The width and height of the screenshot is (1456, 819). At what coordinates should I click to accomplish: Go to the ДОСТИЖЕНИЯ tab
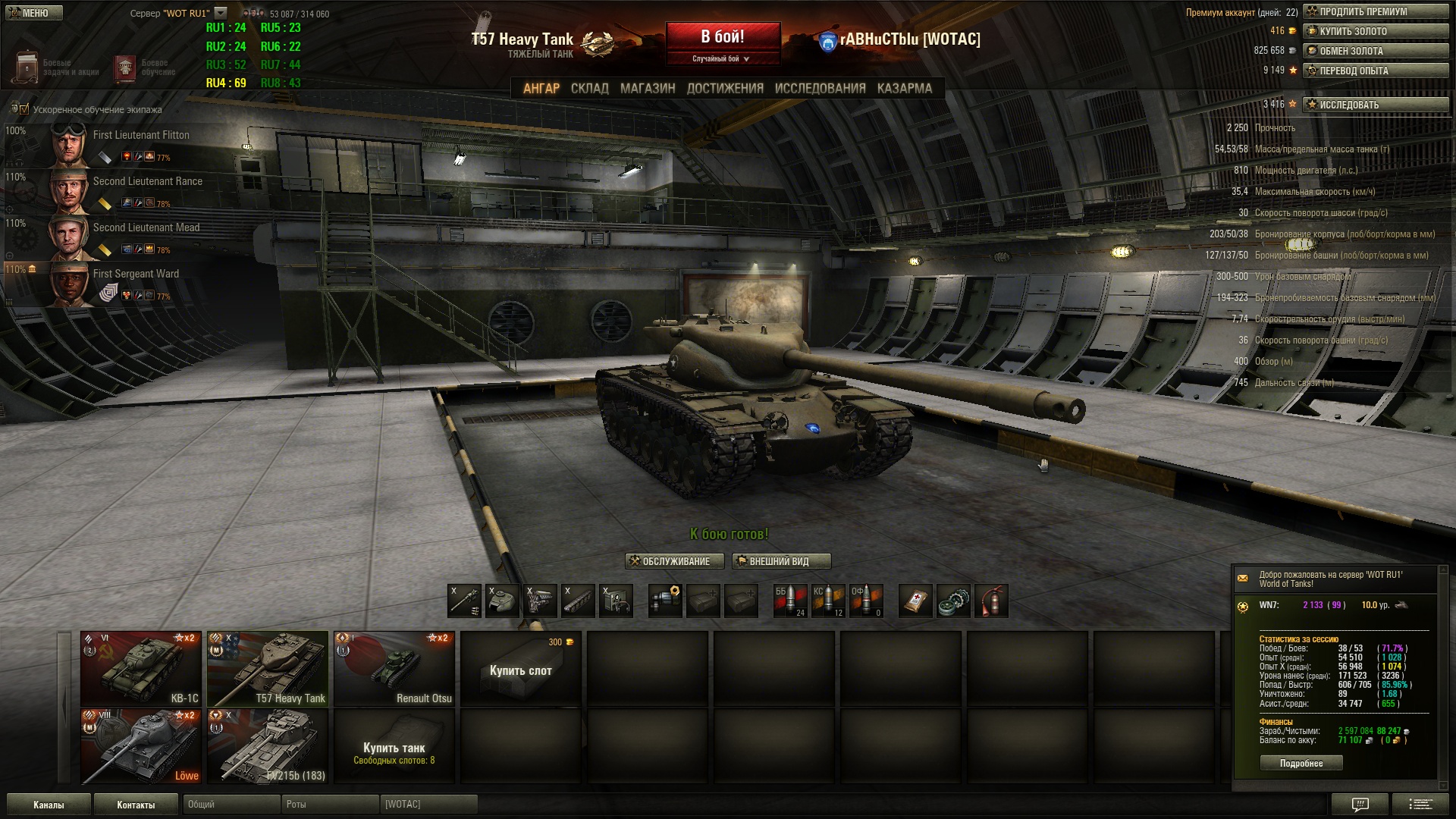(x=725, y=89)
